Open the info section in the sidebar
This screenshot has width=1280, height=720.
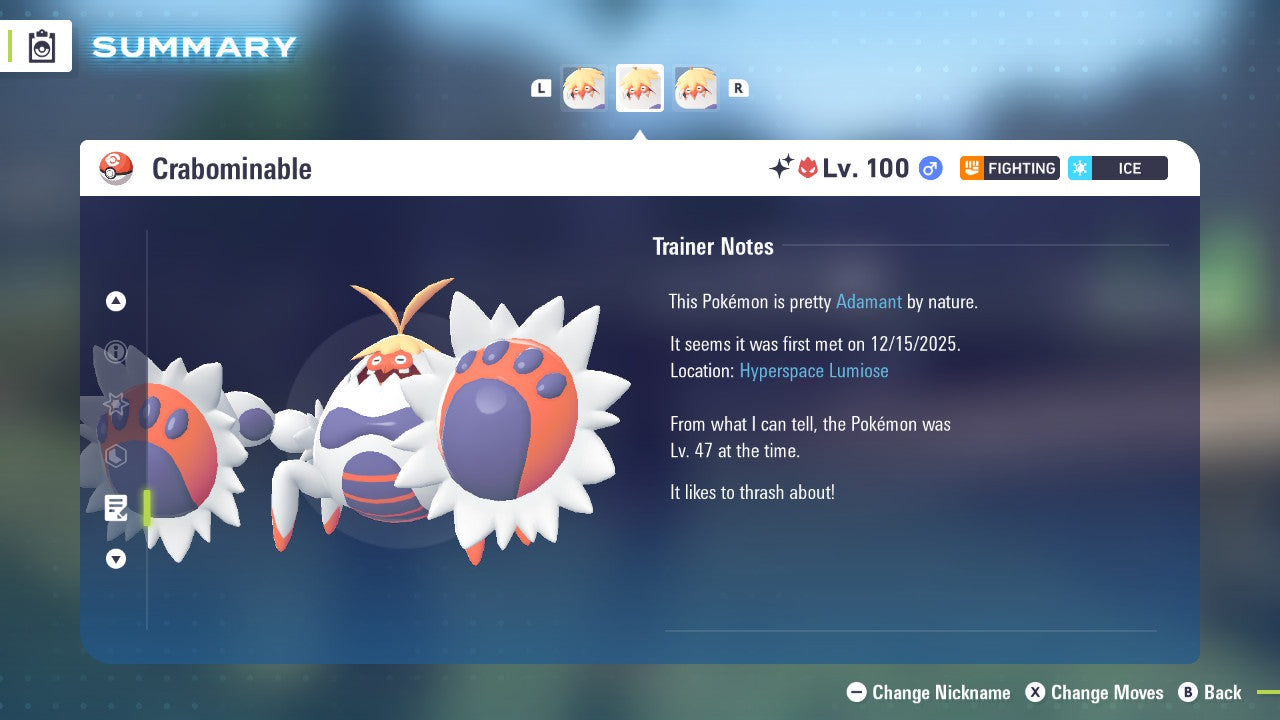tap(115, 353)
